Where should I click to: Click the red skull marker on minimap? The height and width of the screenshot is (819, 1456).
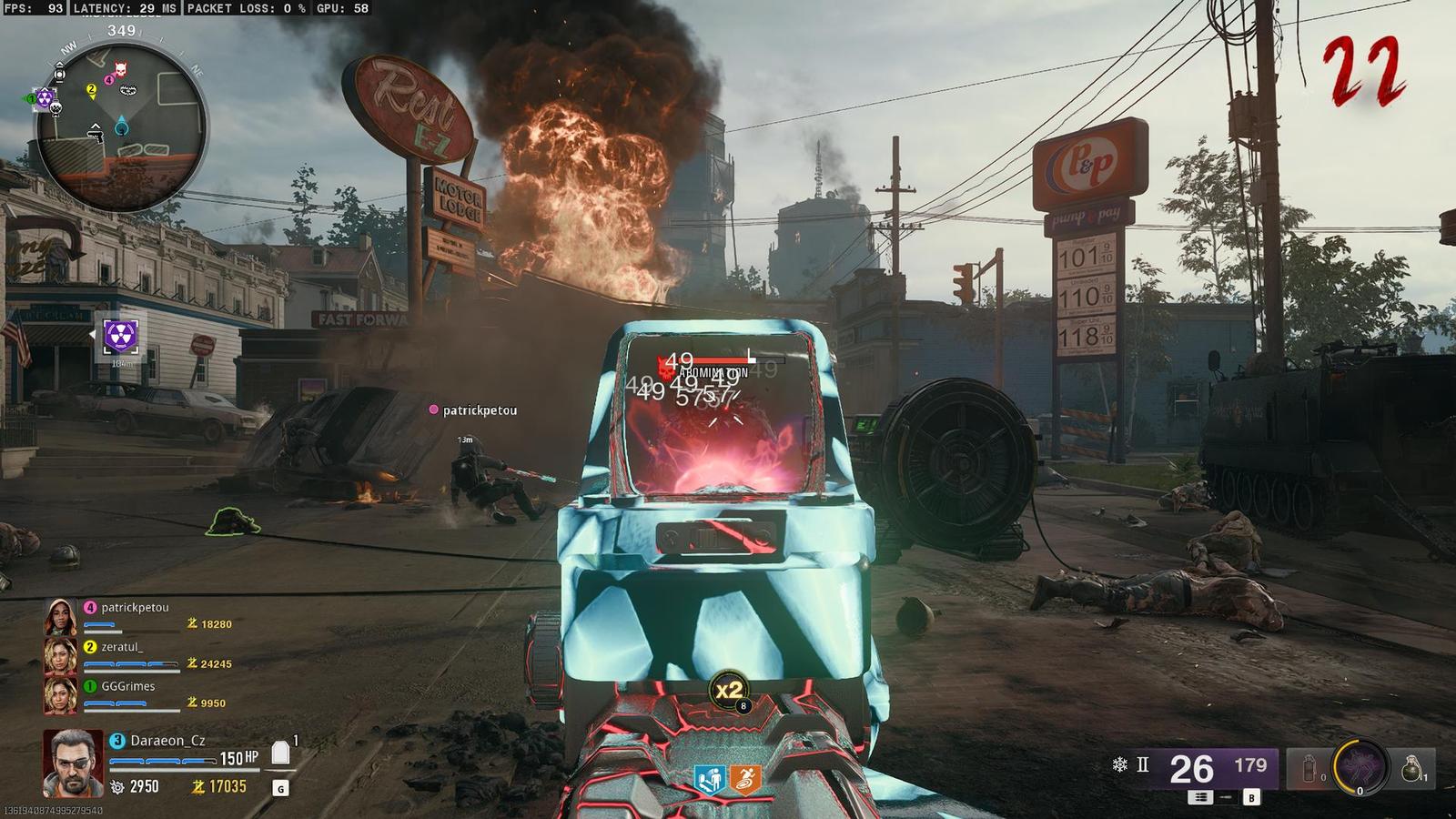(120, 70)
